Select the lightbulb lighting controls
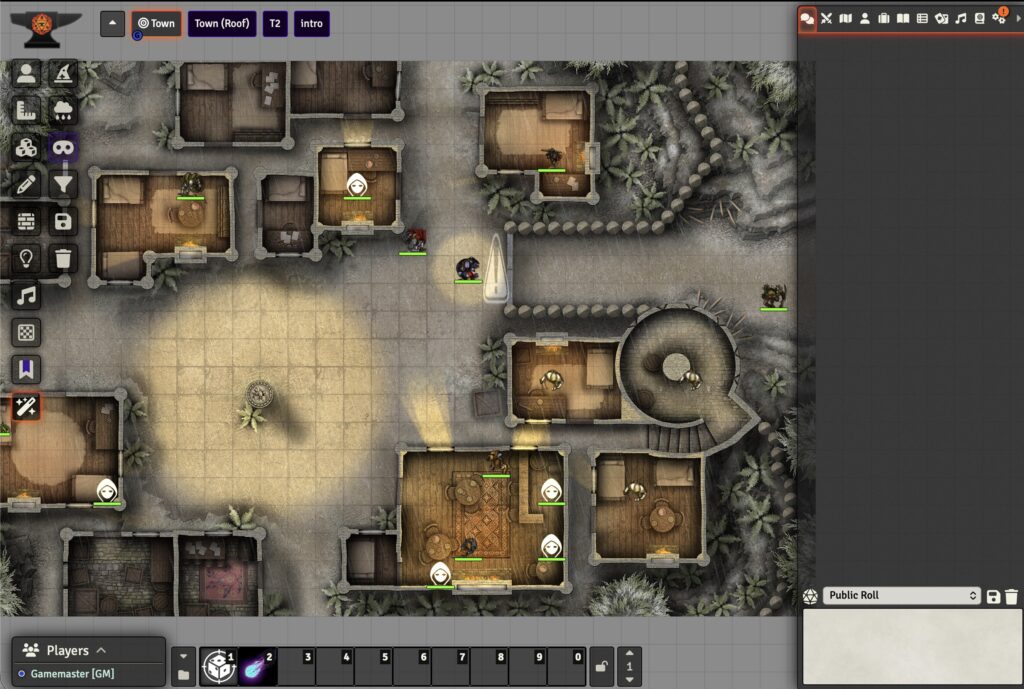Screen dimensions: 1024x689 pyautogui.click(x=26, y=258)
